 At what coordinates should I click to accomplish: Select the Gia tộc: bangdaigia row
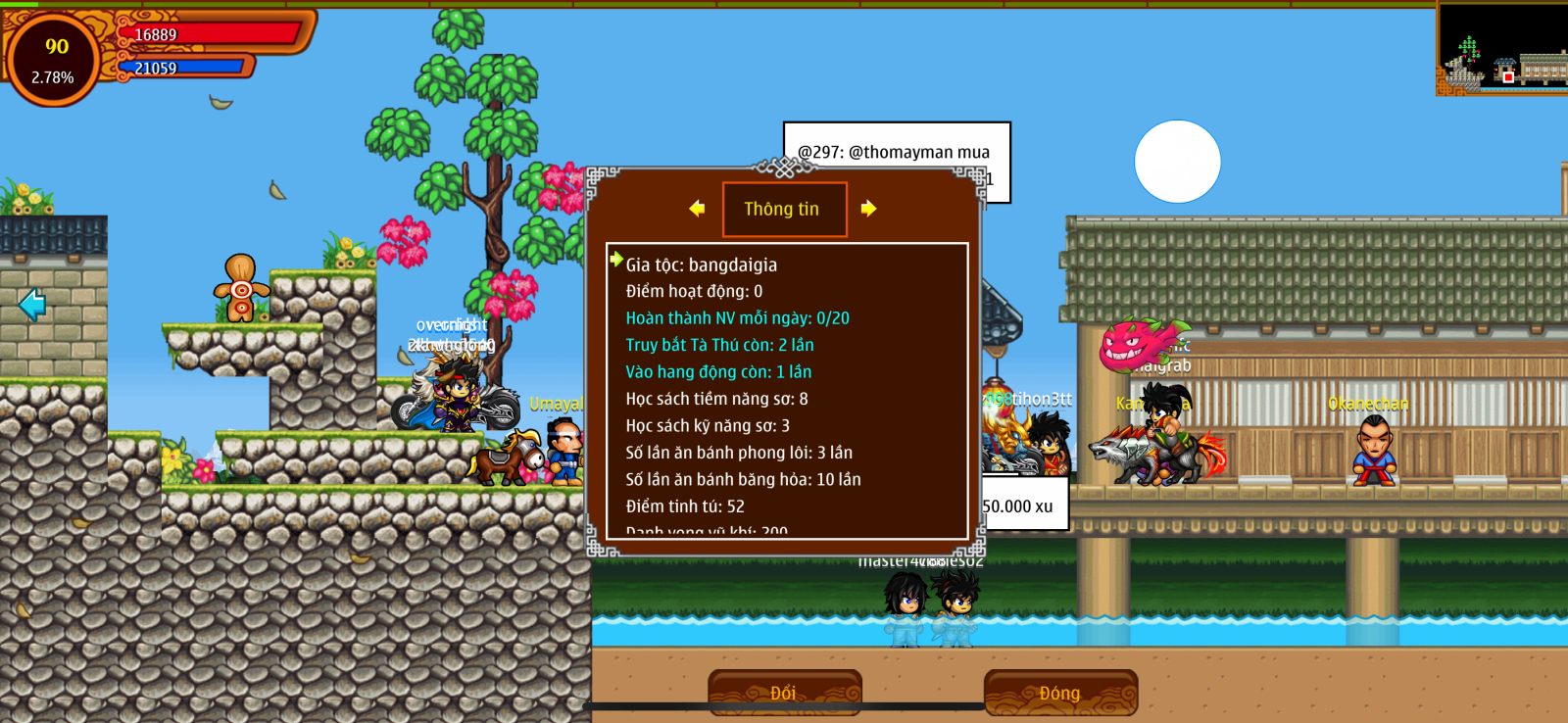(x=702, y=265)
